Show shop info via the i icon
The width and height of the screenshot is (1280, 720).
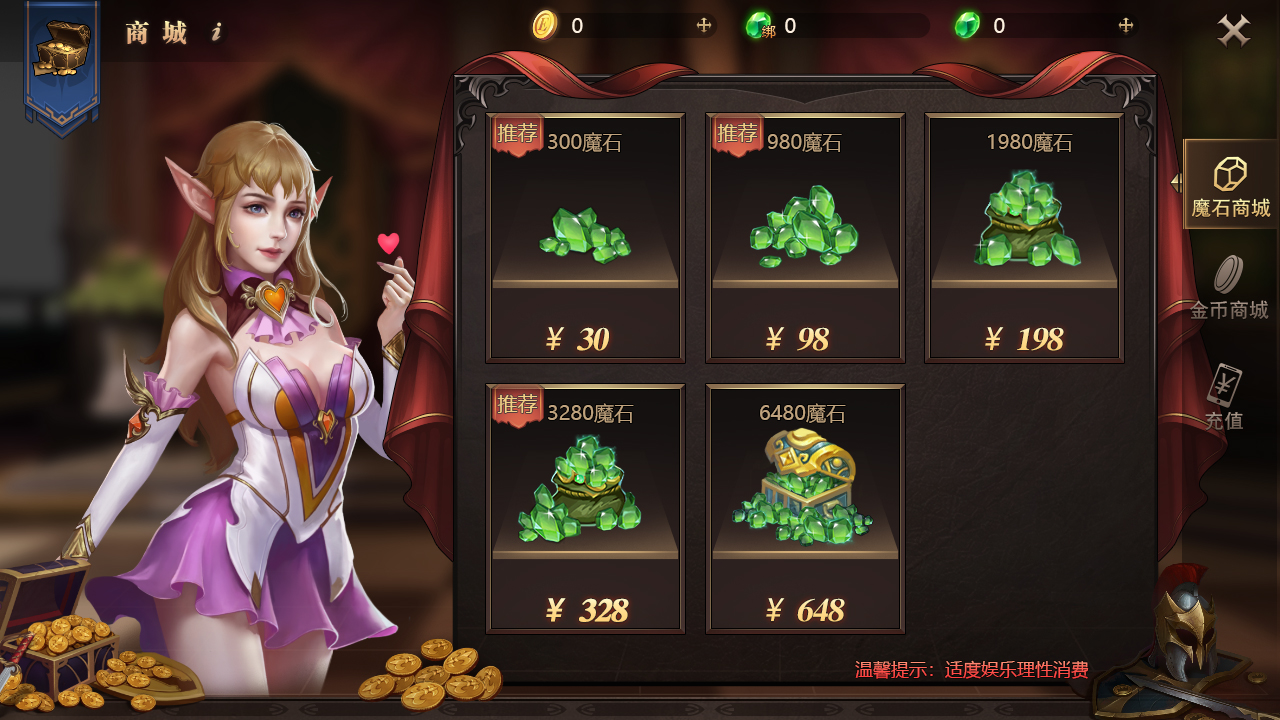pyautogui.click(x=216, y=33)
